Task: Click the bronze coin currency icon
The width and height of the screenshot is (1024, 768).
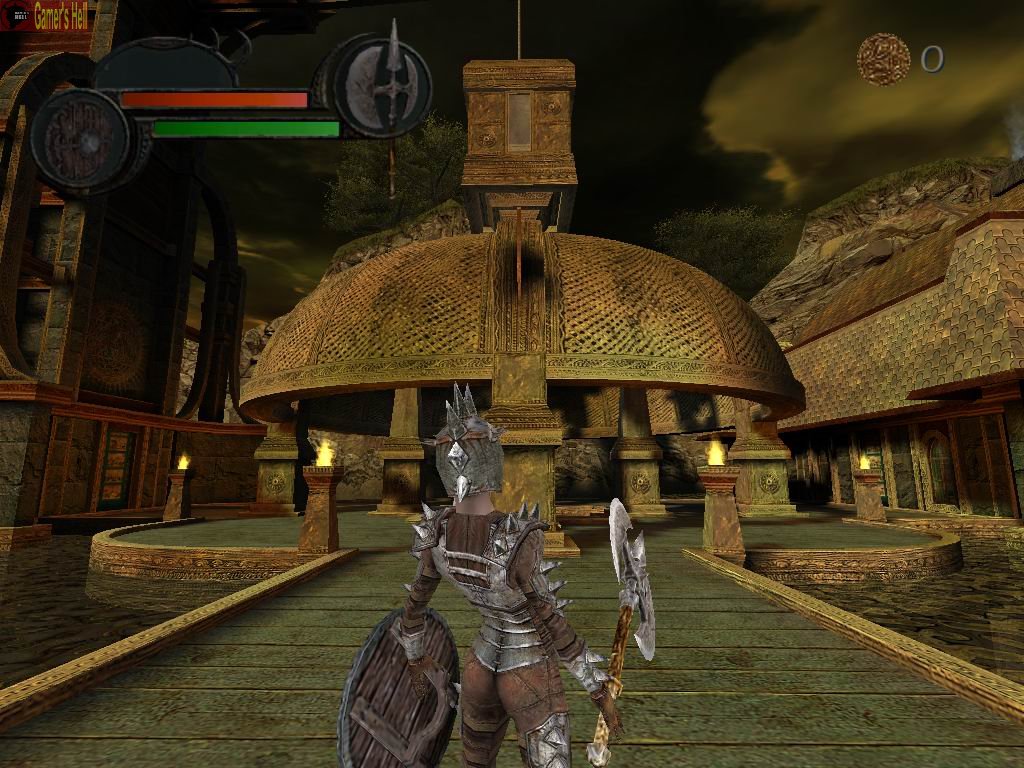Action: click(x=883, y=59)
